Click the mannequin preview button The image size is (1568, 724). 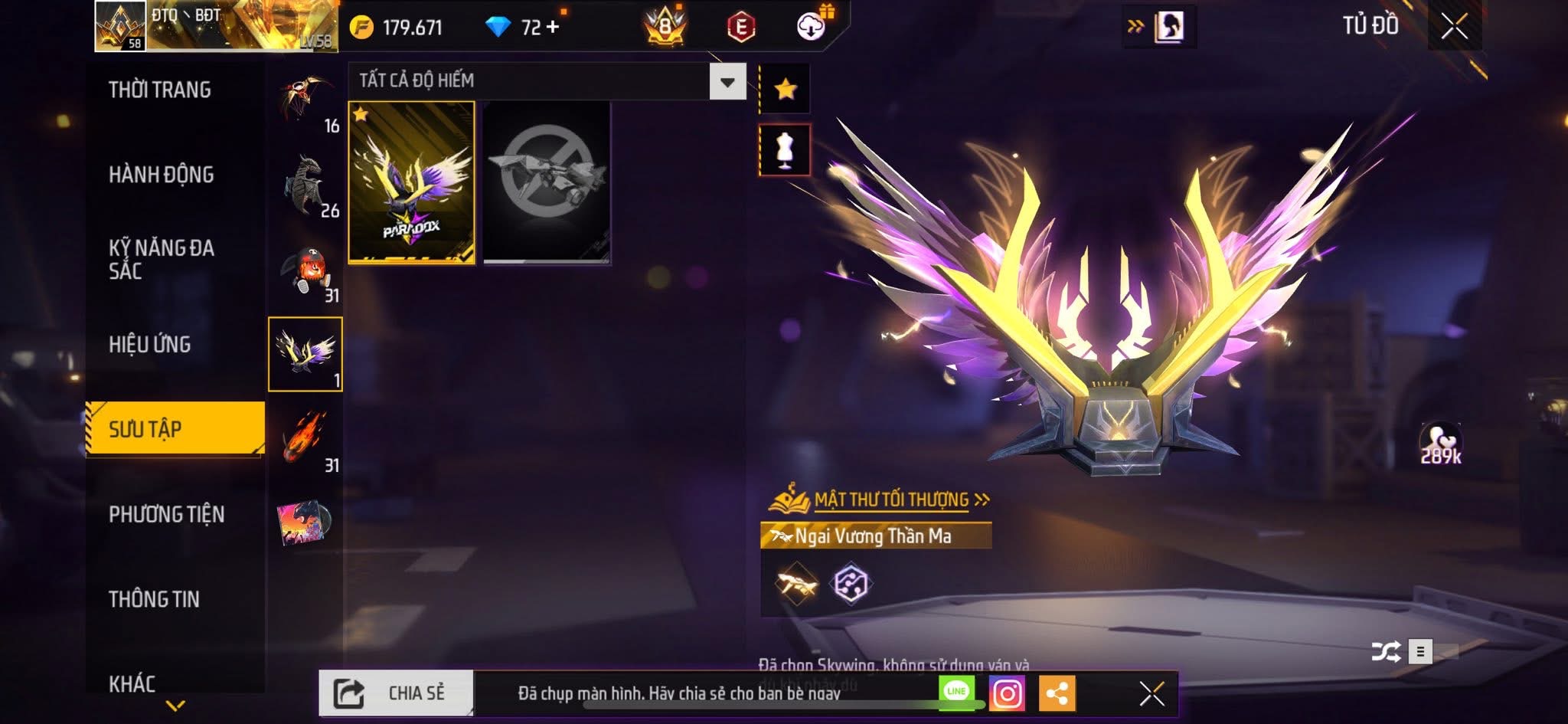785,149
